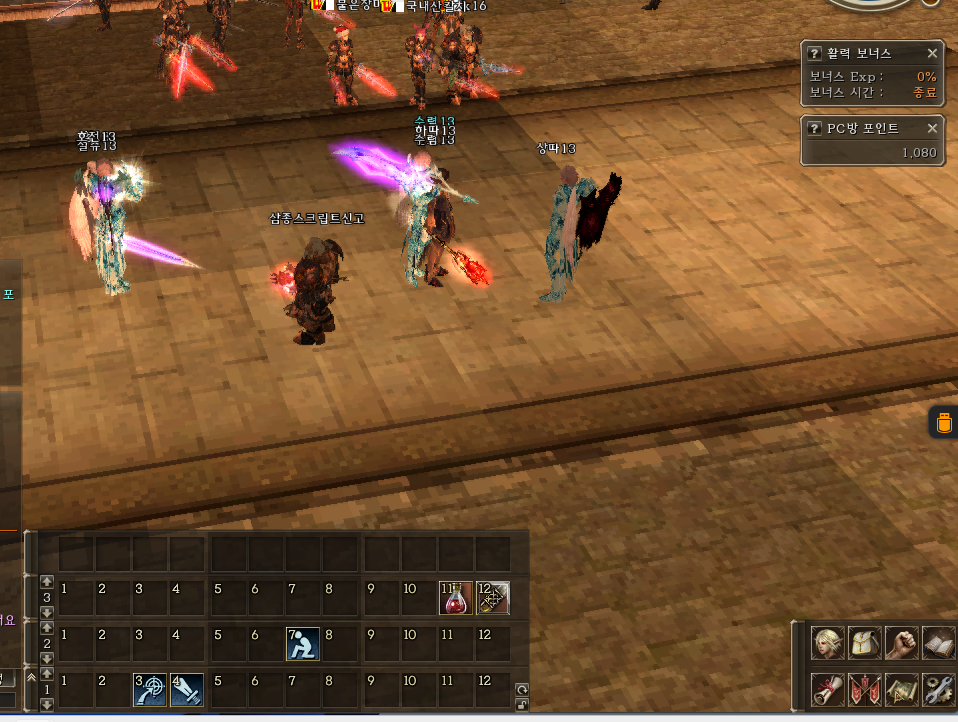Activate the sit/kneel action icon
The width and height of the screenshot is (958, 722).
tap(302, 644)
